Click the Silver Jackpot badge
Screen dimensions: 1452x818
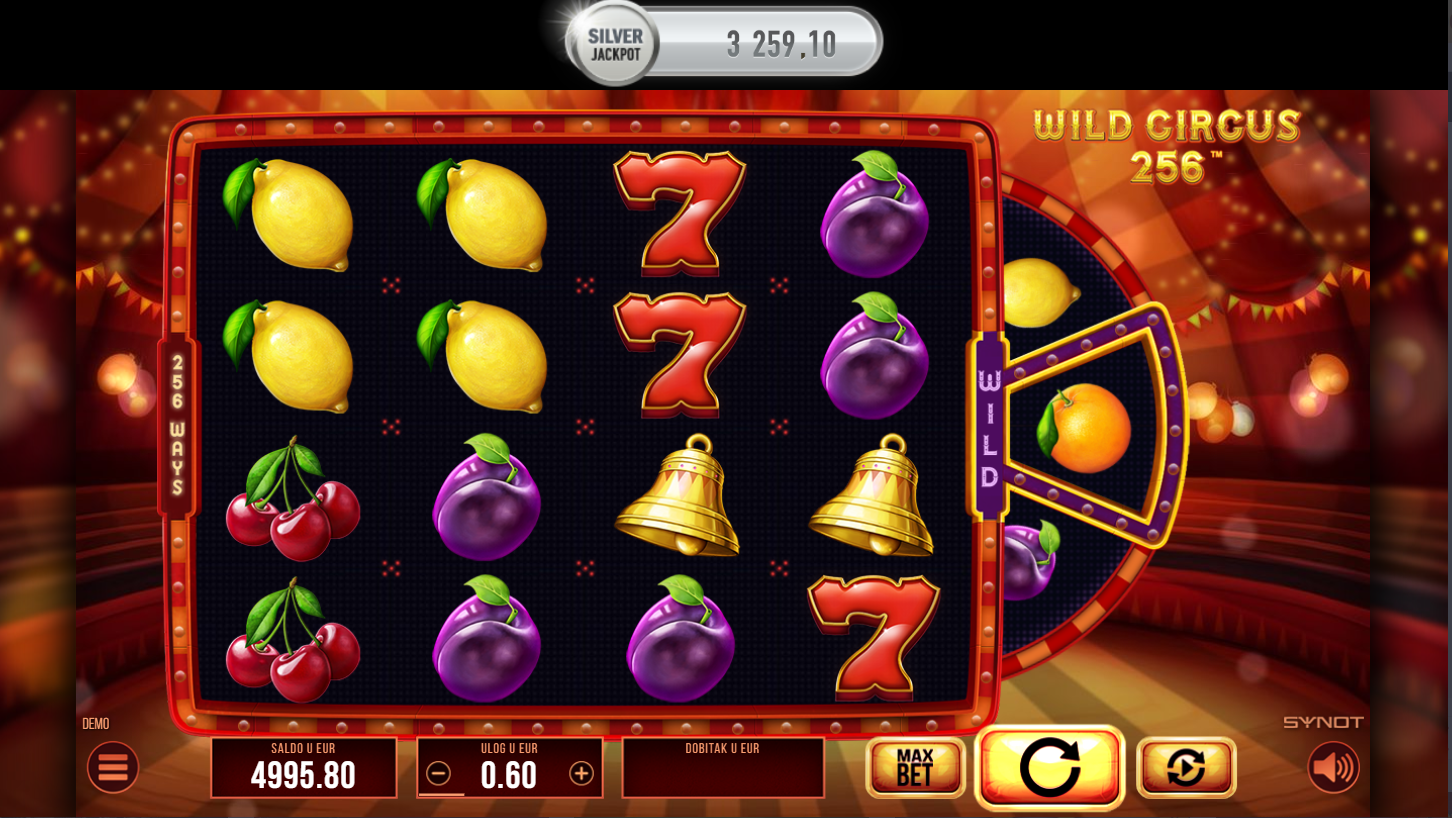[614, 45]
